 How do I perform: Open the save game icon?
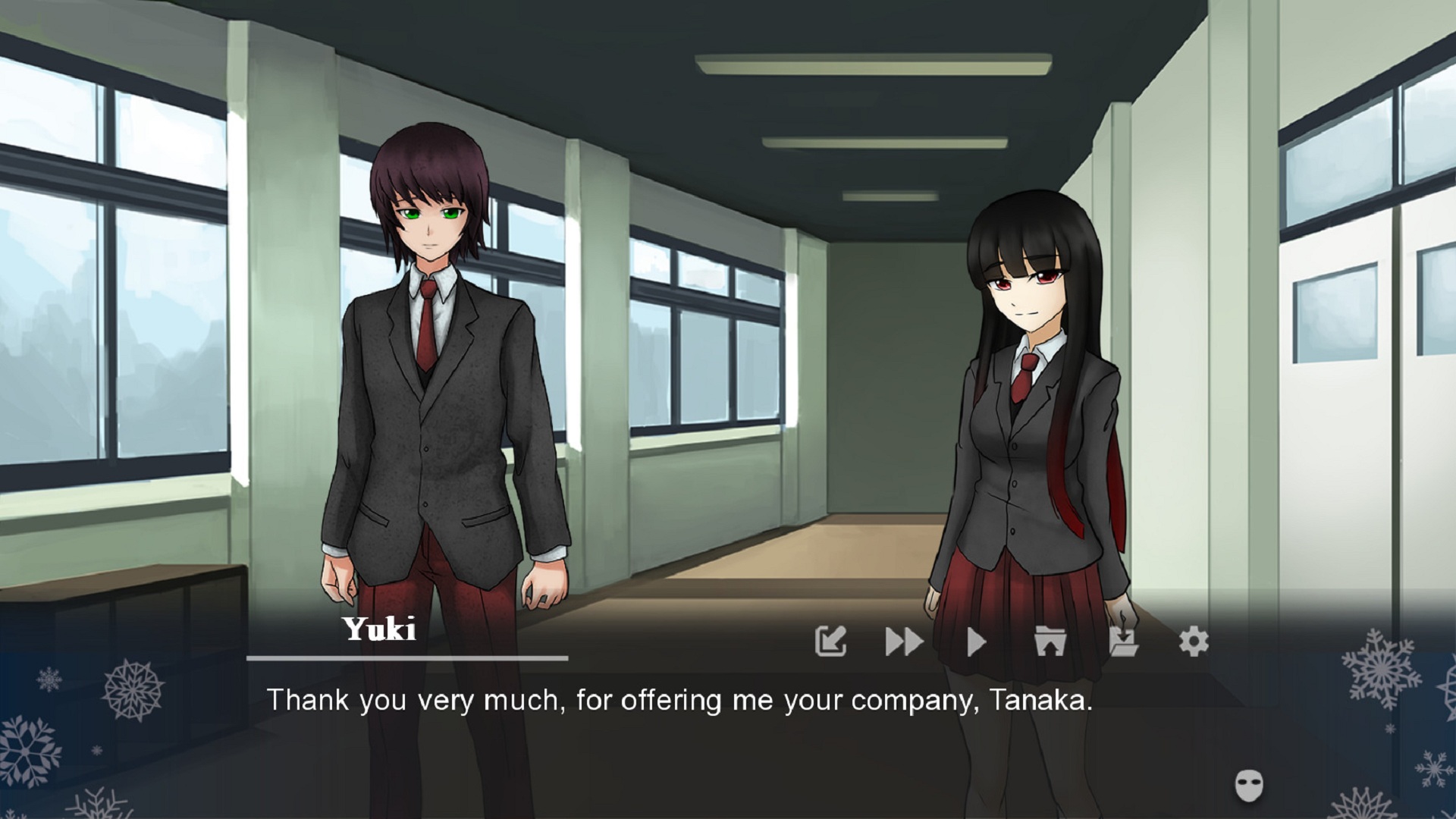[x=1122, y=641]
